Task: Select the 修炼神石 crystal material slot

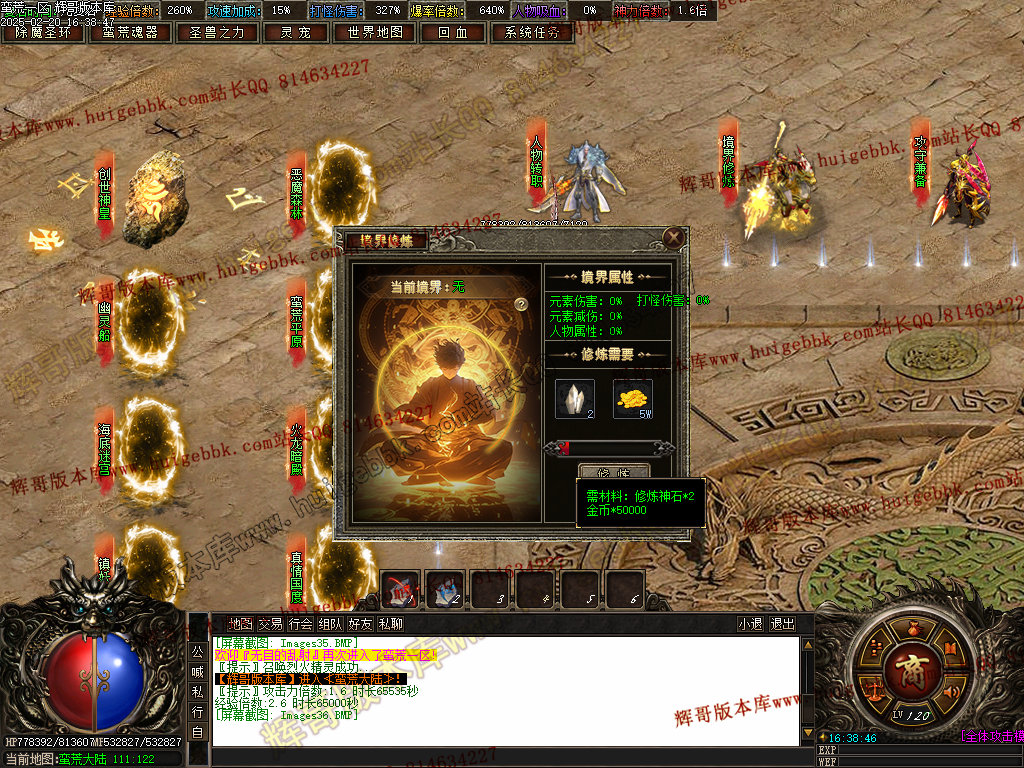Action: coord(574,399)
